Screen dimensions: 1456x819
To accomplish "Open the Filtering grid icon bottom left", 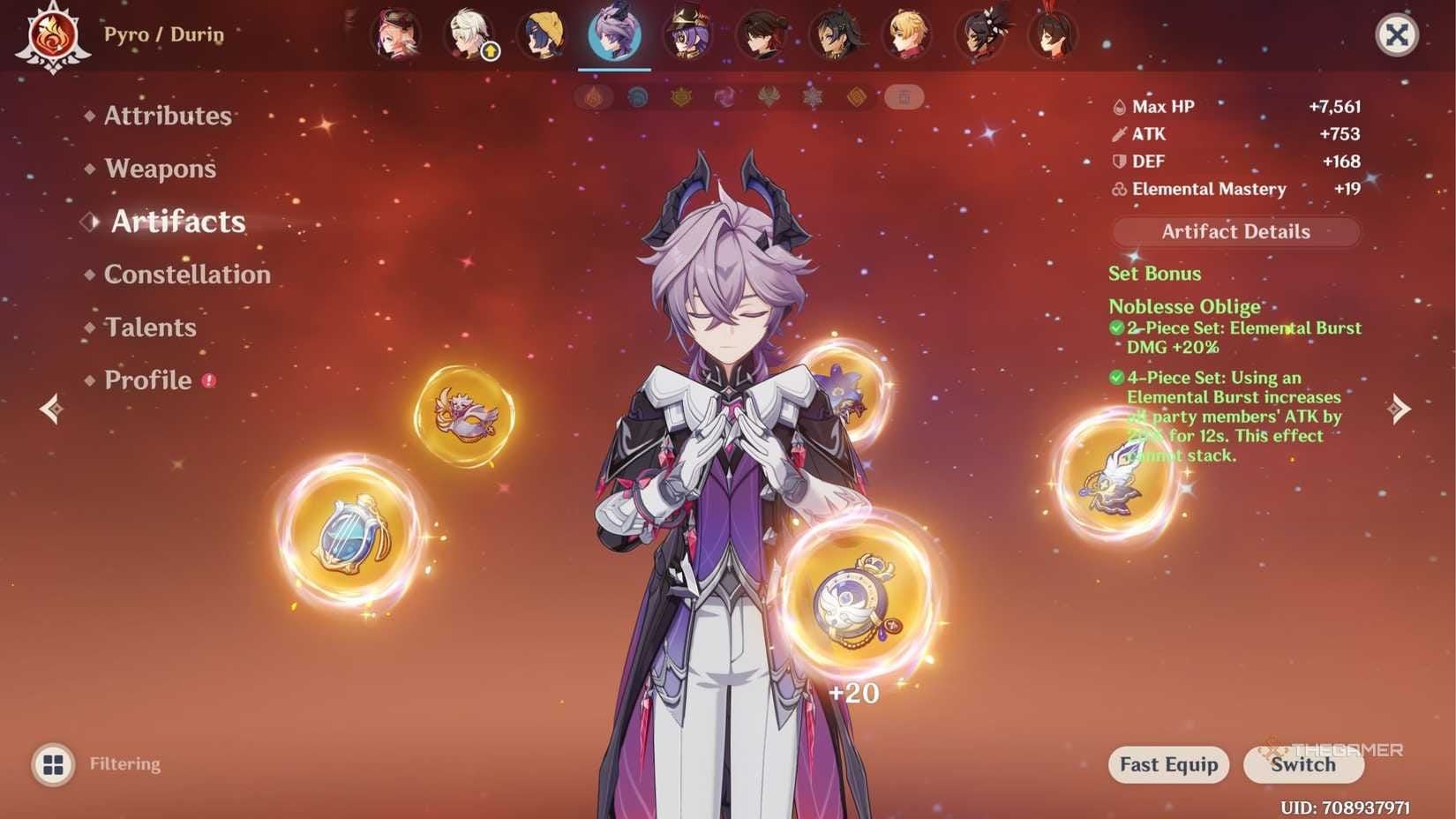I will (x=55, y=763).
